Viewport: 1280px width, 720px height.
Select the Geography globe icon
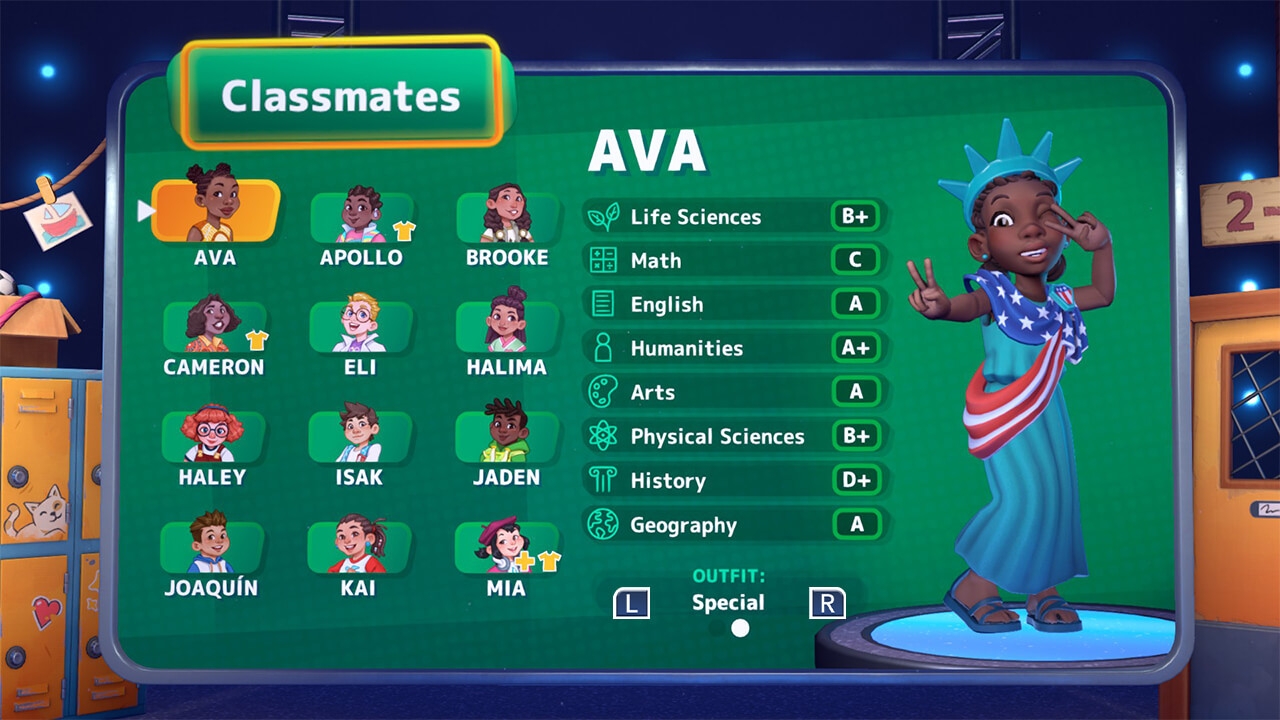coord(604,524)
